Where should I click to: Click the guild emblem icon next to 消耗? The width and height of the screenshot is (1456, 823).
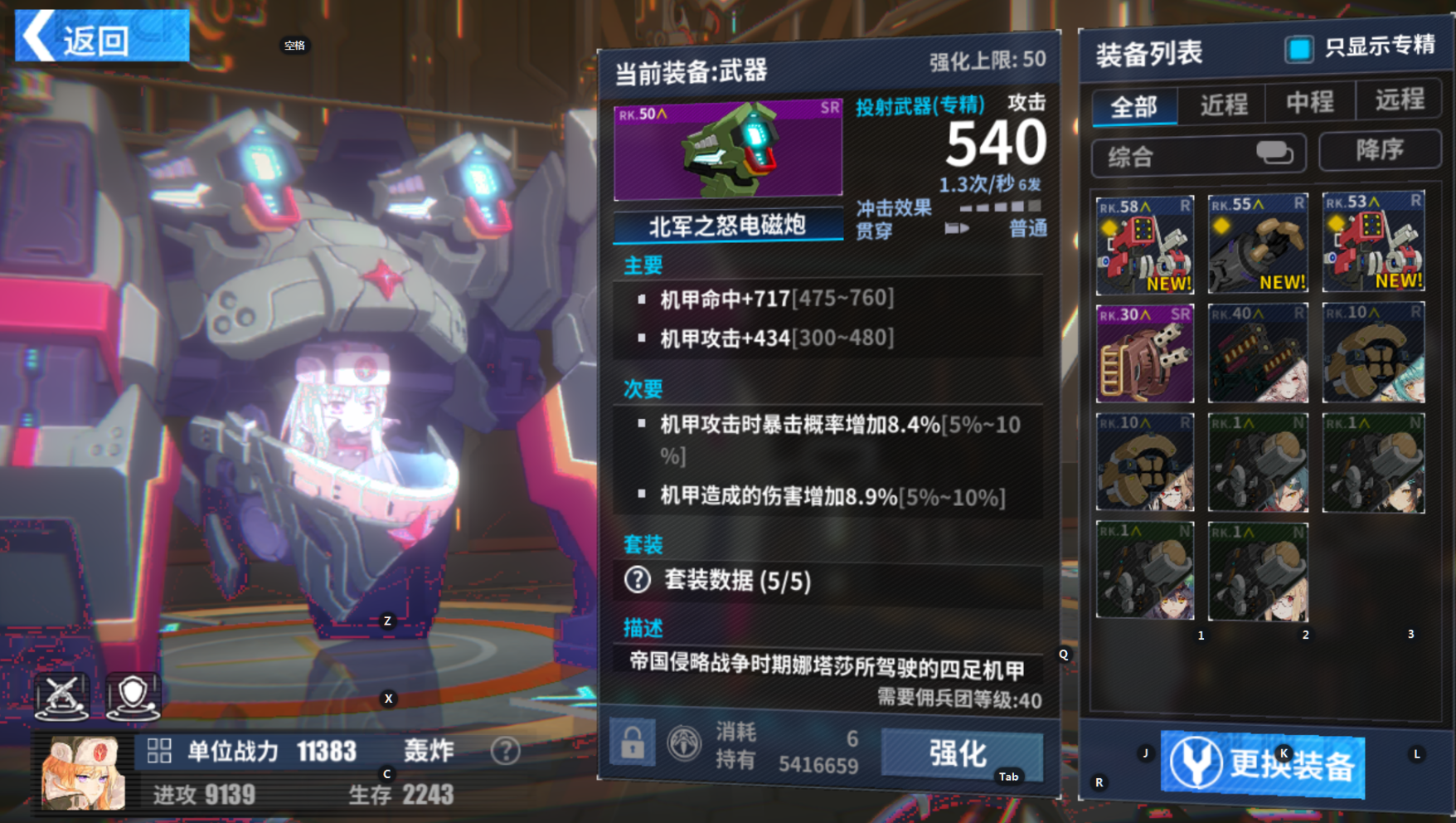tap(683, 743)
